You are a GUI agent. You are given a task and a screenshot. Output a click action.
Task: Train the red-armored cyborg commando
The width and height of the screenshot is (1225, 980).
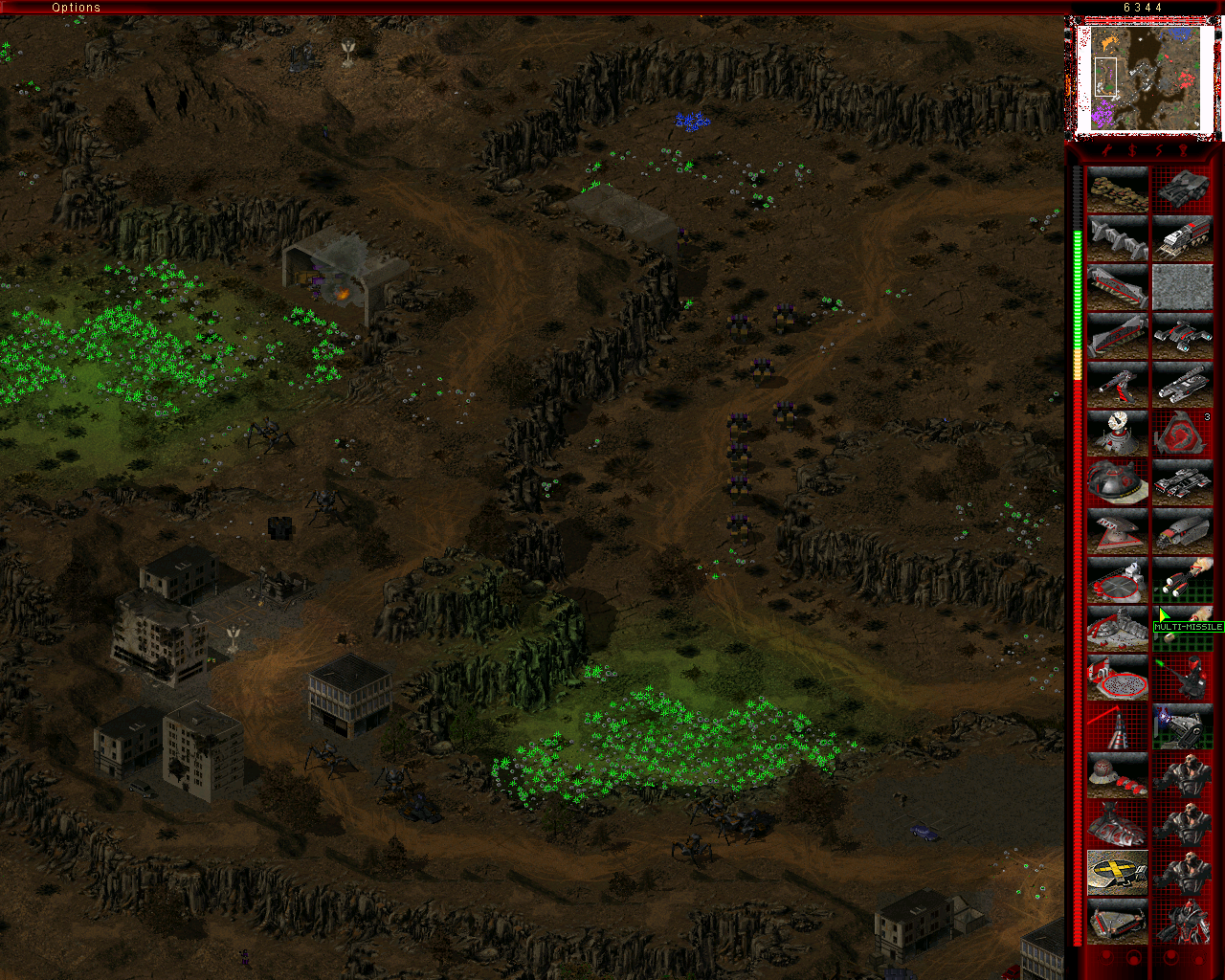click(1183, 922)
